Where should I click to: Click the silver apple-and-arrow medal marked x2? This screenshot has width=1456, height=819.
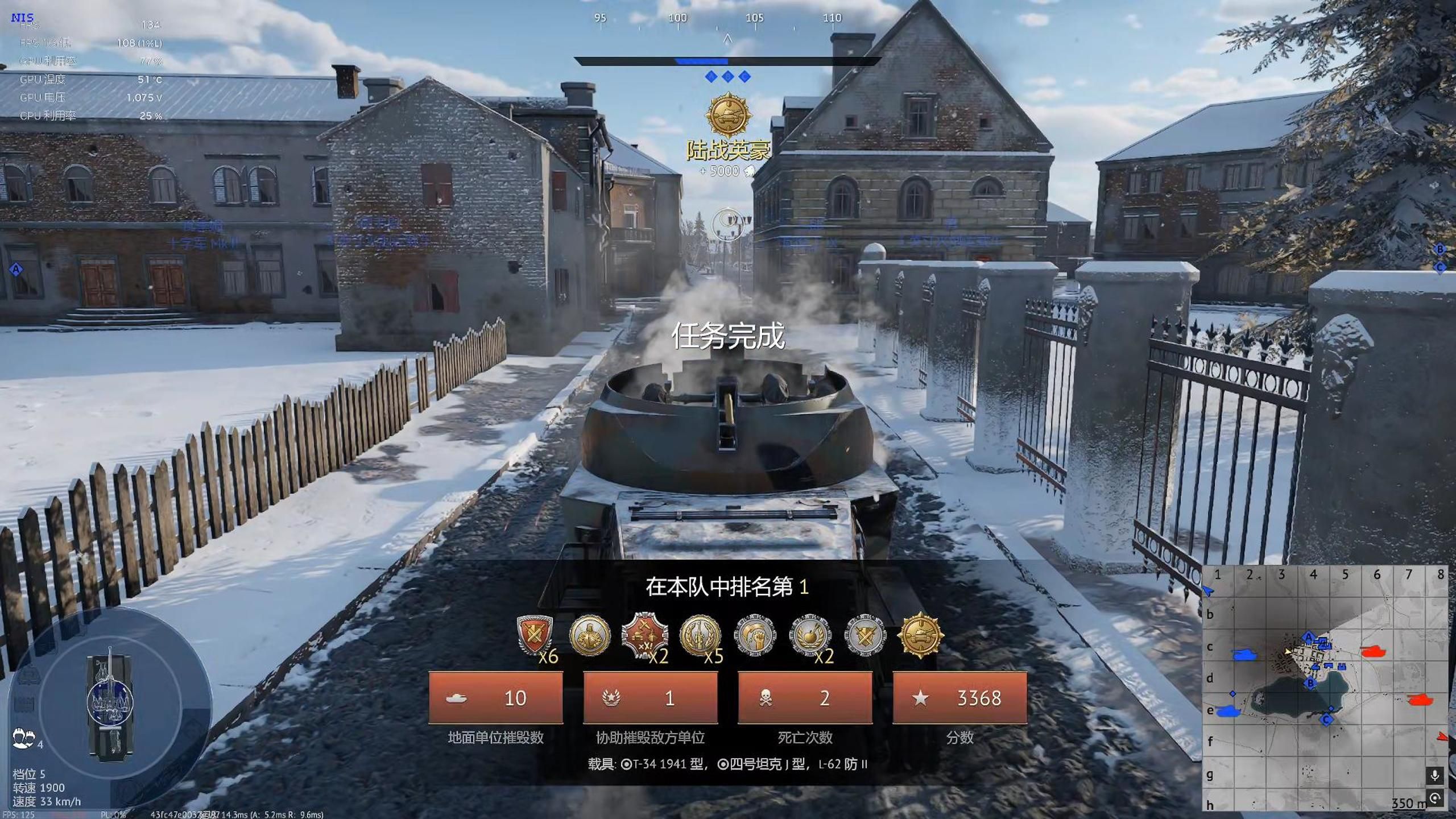[x=810, y=635]
